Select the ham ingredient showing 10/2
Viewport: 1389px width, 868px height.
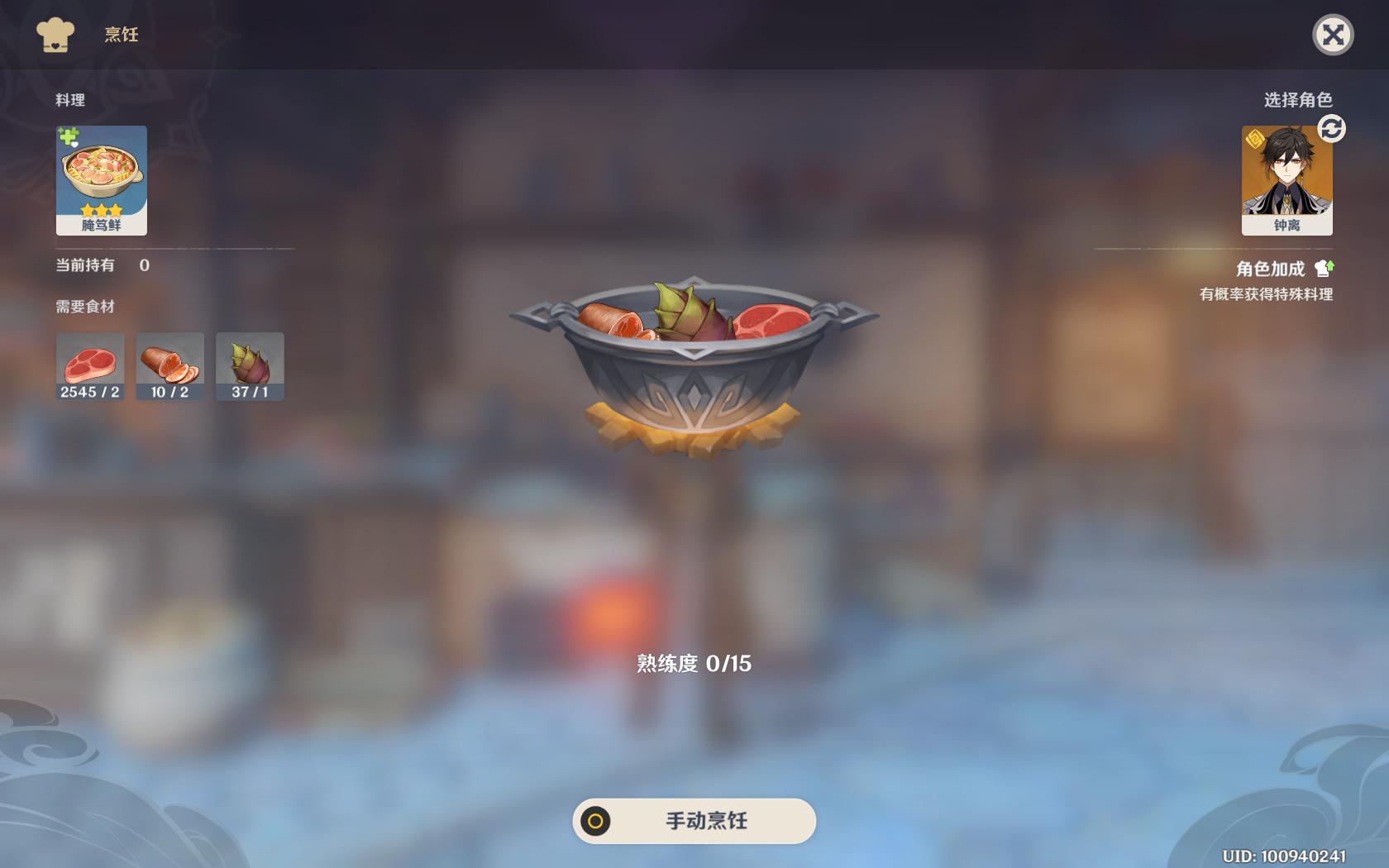point(170,365)
